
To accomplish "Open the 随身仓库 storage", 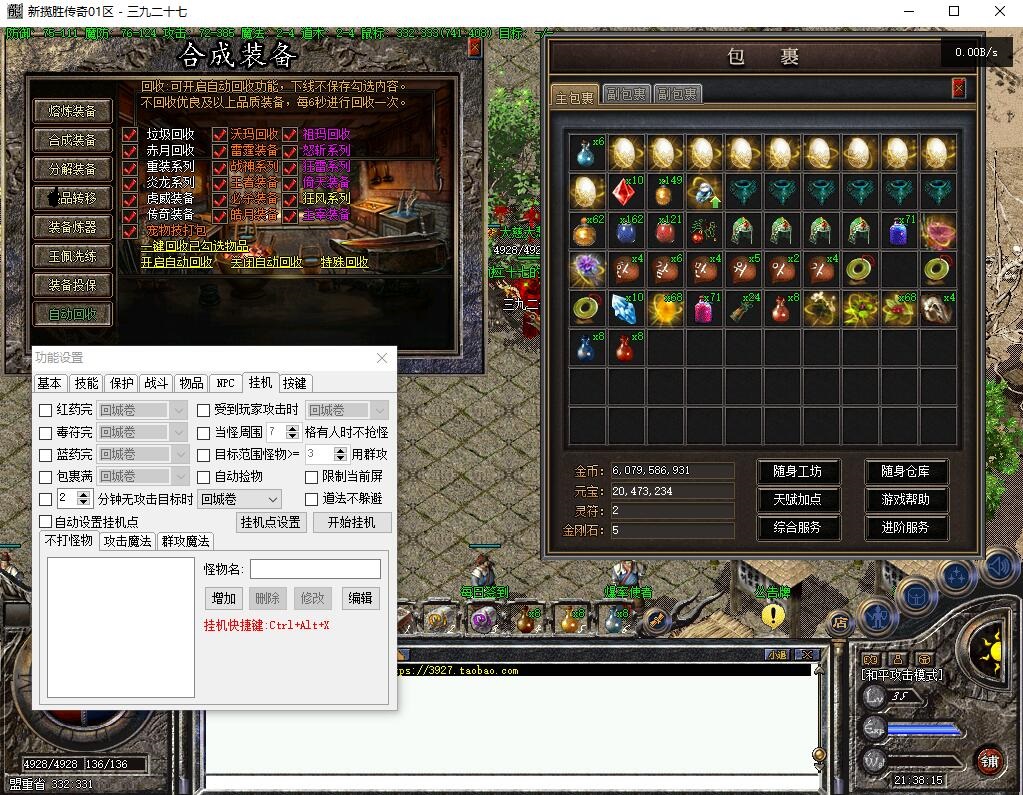I will point(905,471).
